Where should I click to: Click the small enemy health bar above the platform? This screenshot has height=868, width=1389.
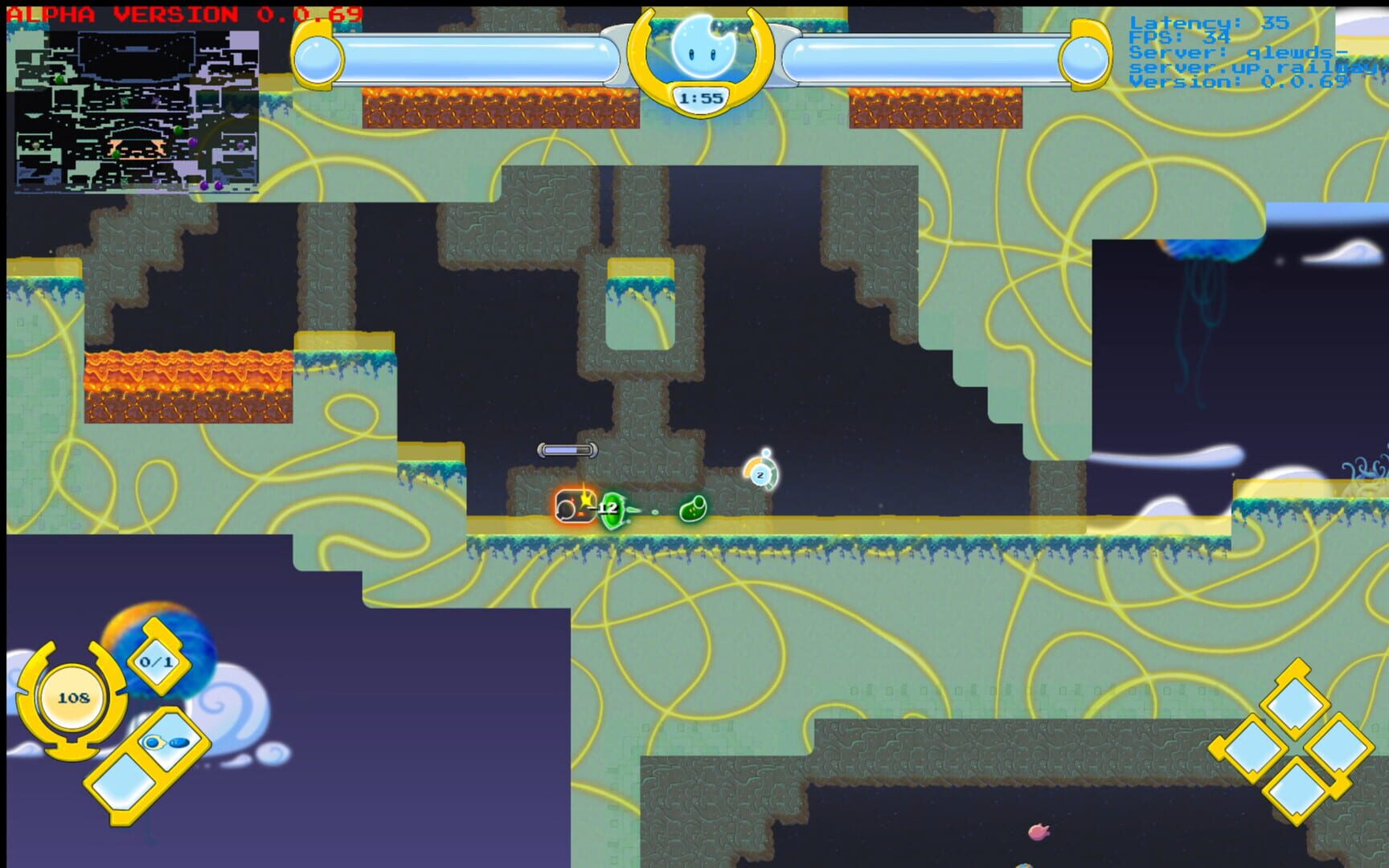(x=567, y=451)
